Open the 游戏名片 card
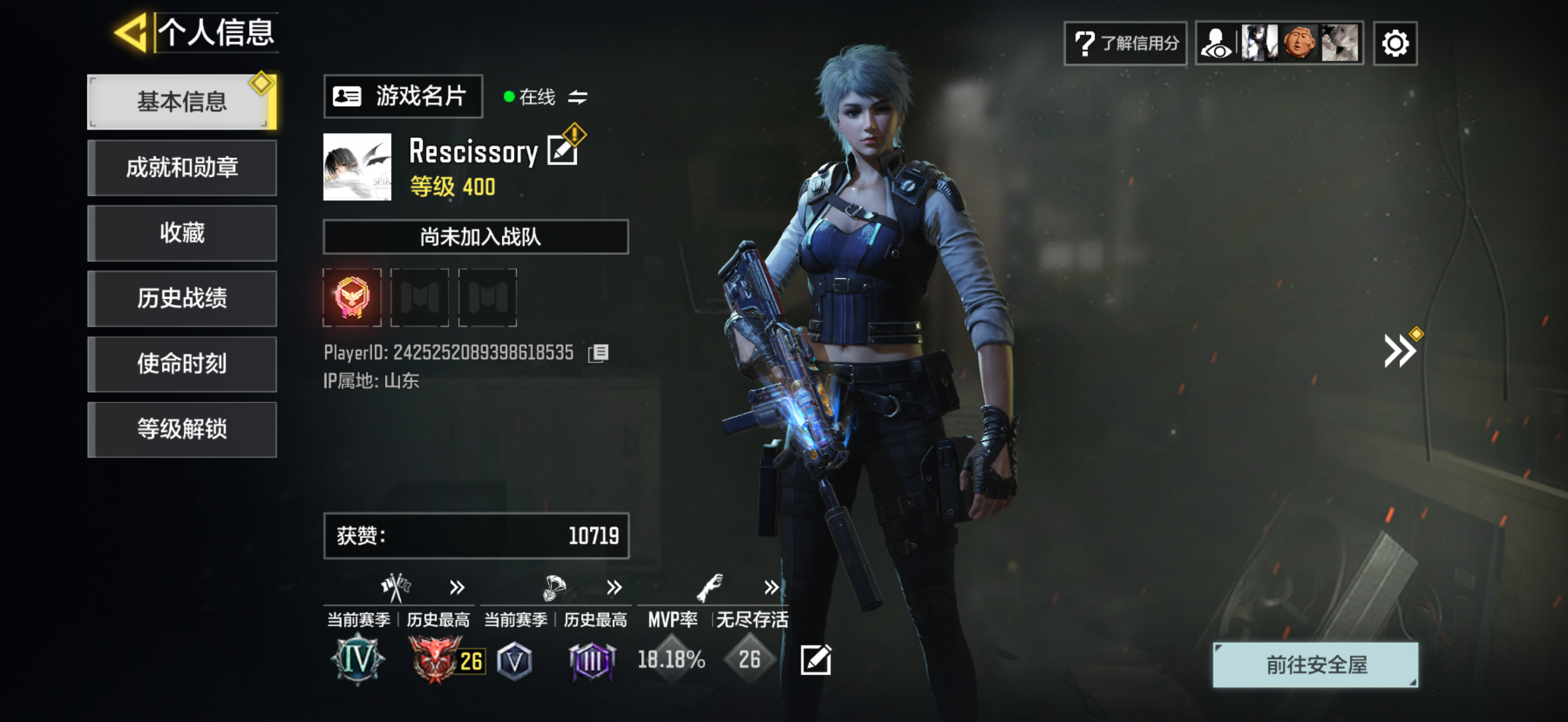Viewport: 1568px width, 722px height. (402, 96)
